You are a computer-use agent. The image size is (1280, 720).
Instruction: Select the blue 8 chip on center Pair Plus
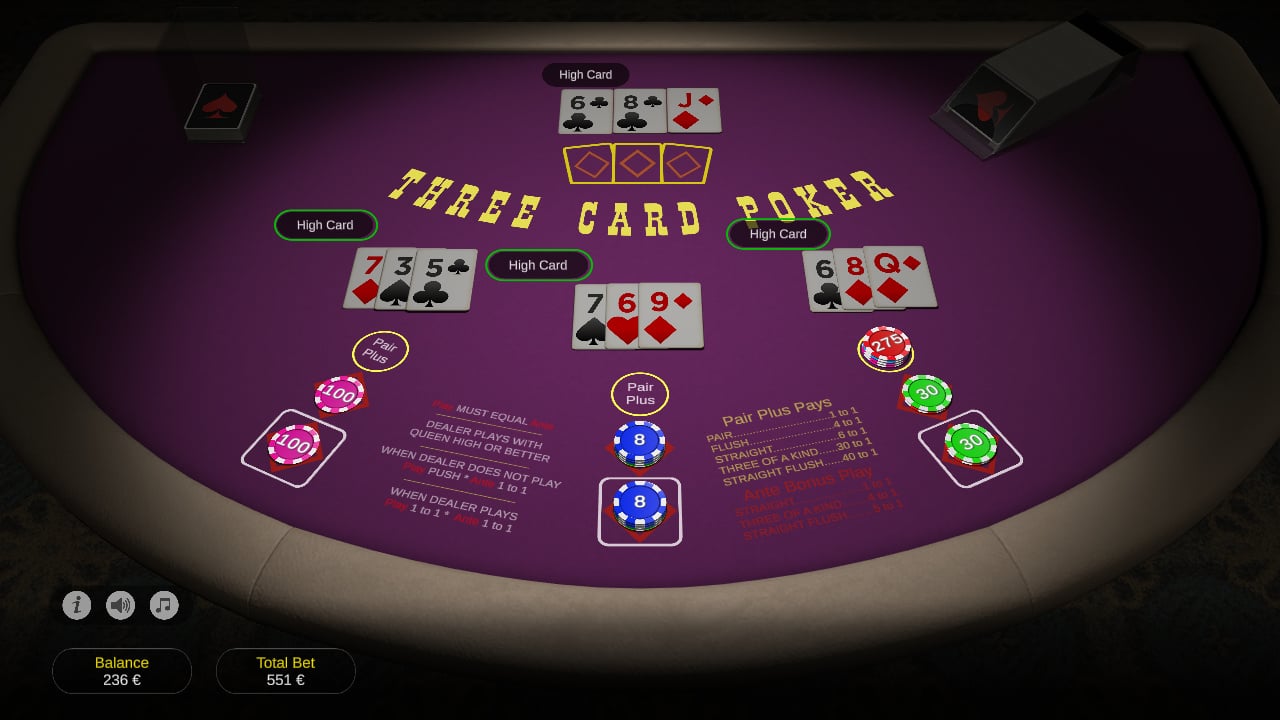click(640, 440)
